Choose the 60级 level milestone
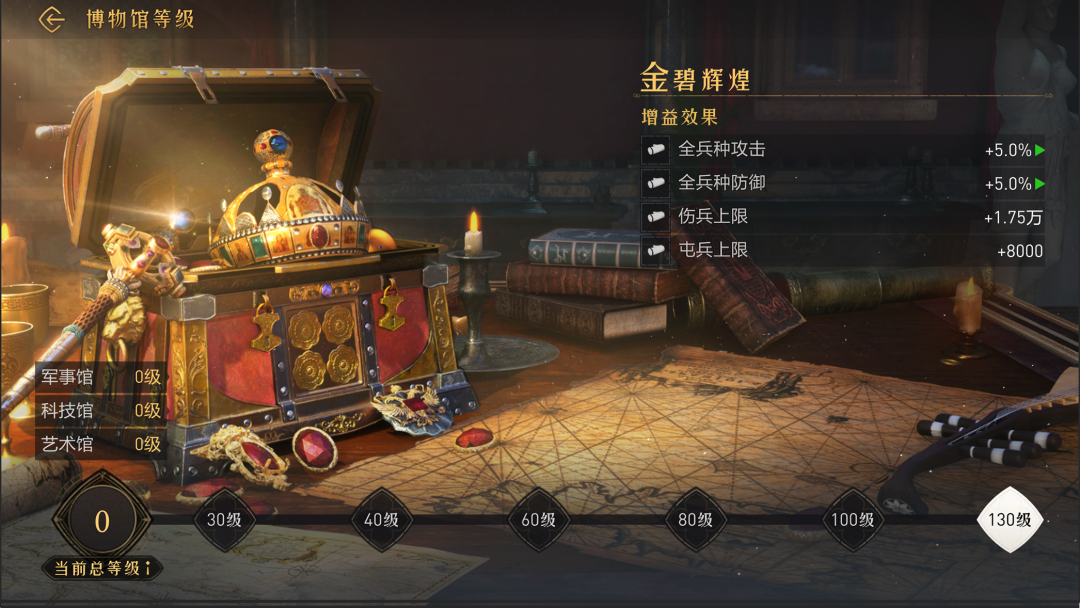 tap(538, 520)
